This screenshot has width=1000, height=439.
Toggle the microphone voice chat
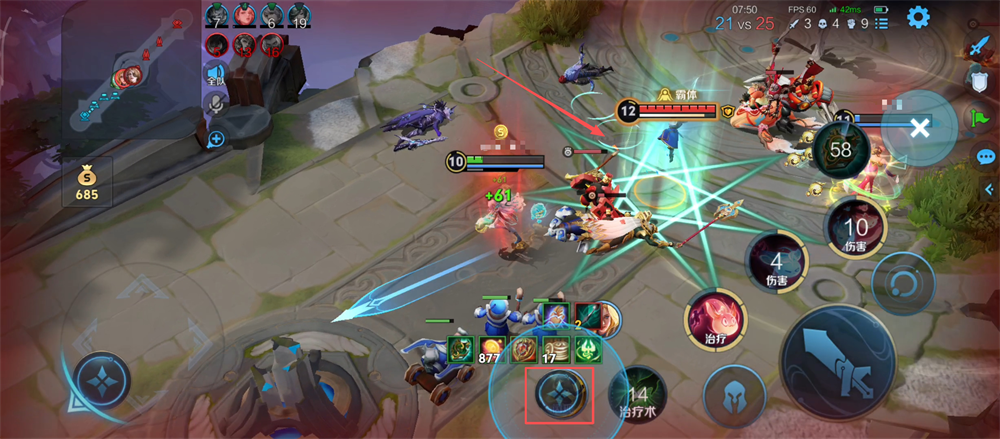tap(215, 104)
